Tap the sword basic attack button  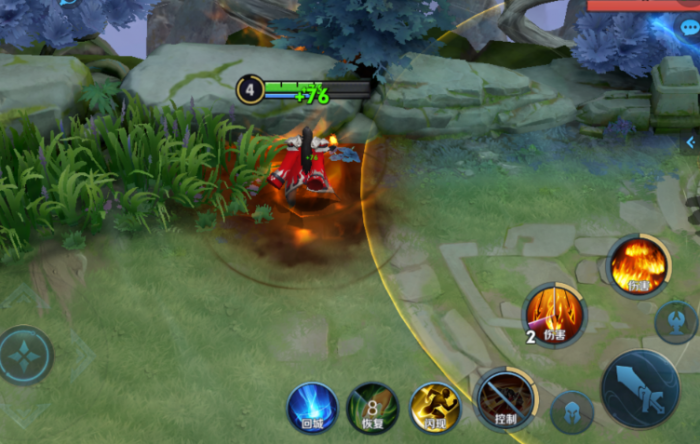click(639, 388)
